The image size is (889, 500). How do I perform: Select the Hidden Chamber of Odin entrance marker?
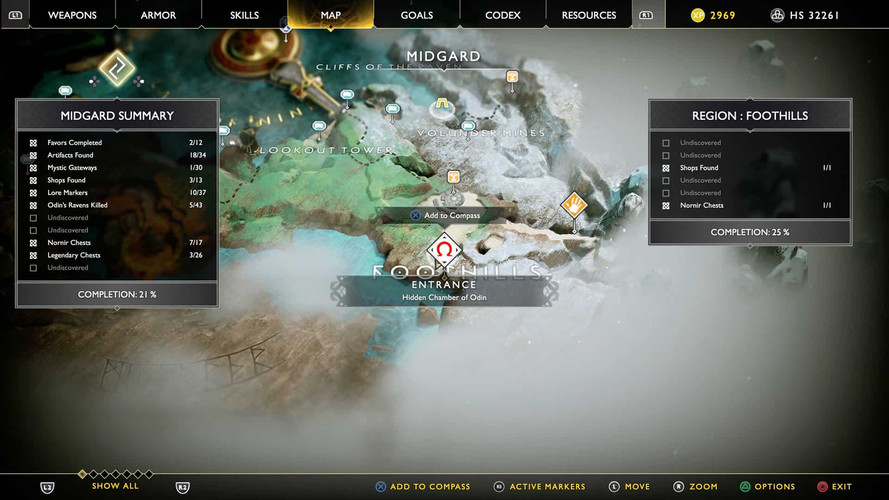coord(444,250)
